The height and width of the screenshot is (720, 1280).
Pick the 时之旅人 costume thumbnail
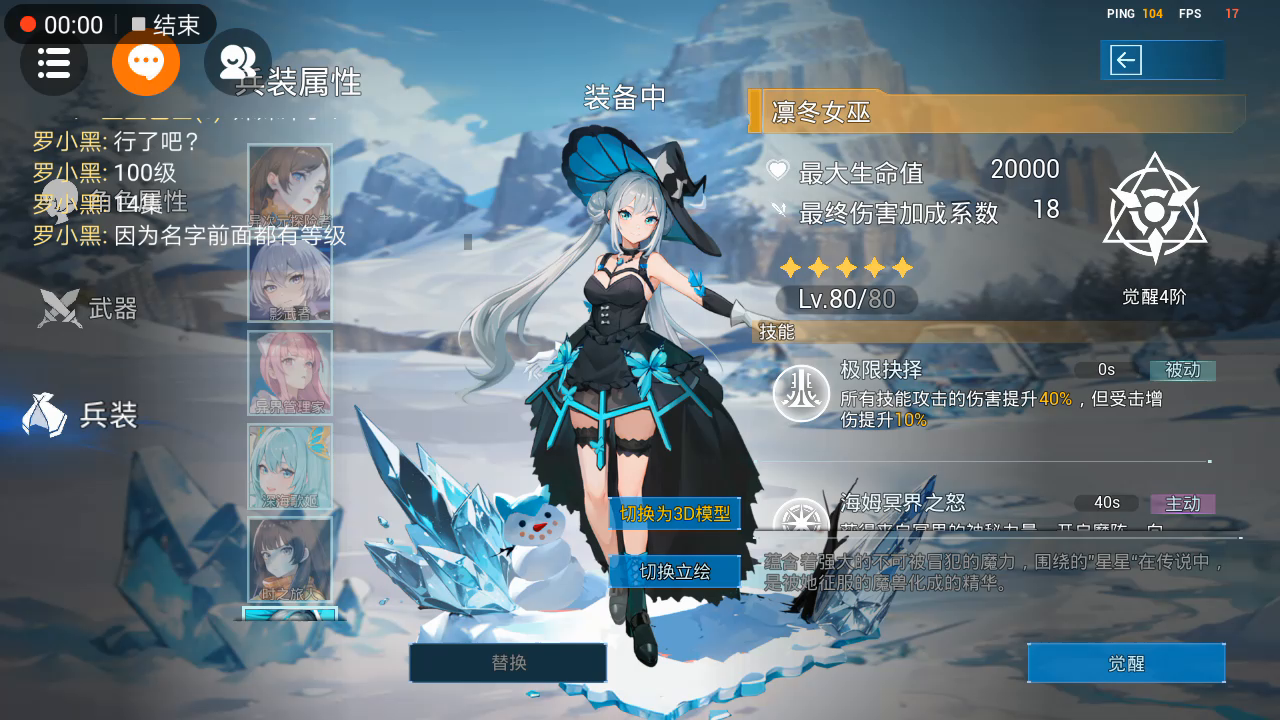point(290,559)
